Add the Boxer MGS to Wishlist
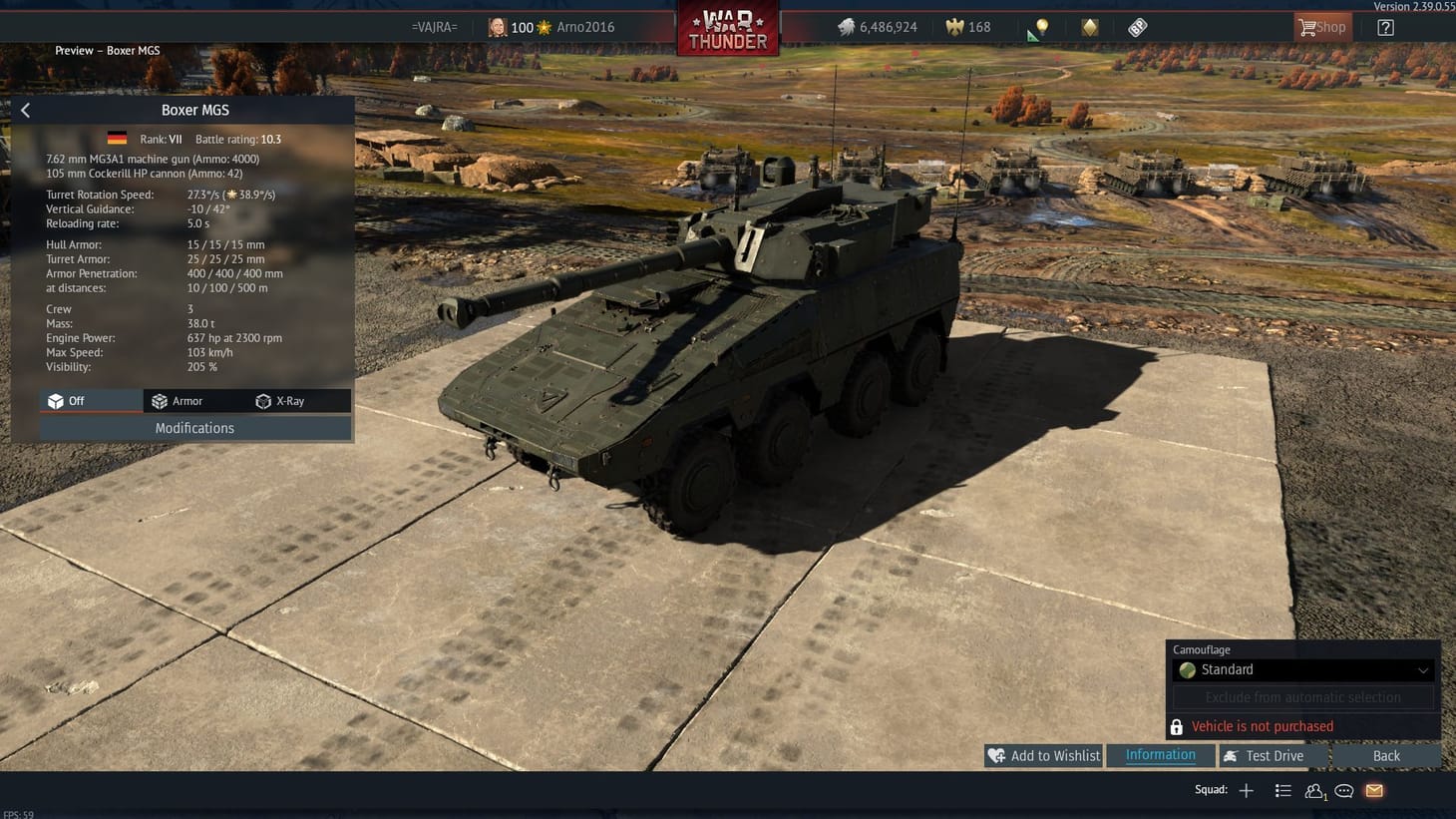 pos(1043,755)
